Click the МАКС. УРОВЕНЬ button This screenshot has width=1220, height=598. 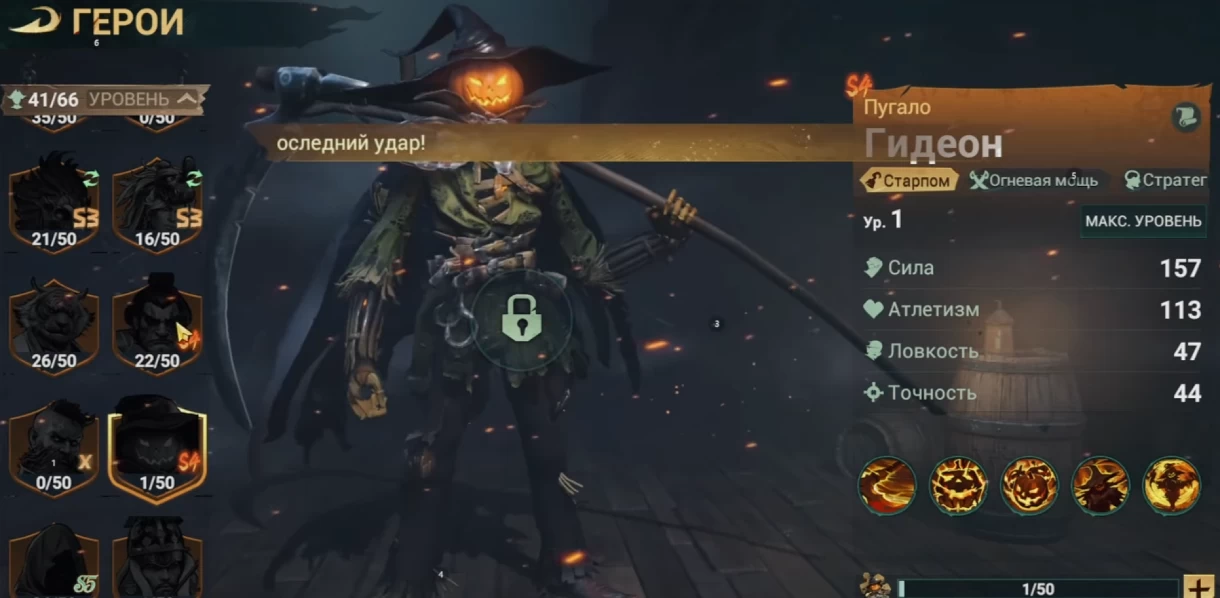coord(1143,221)
